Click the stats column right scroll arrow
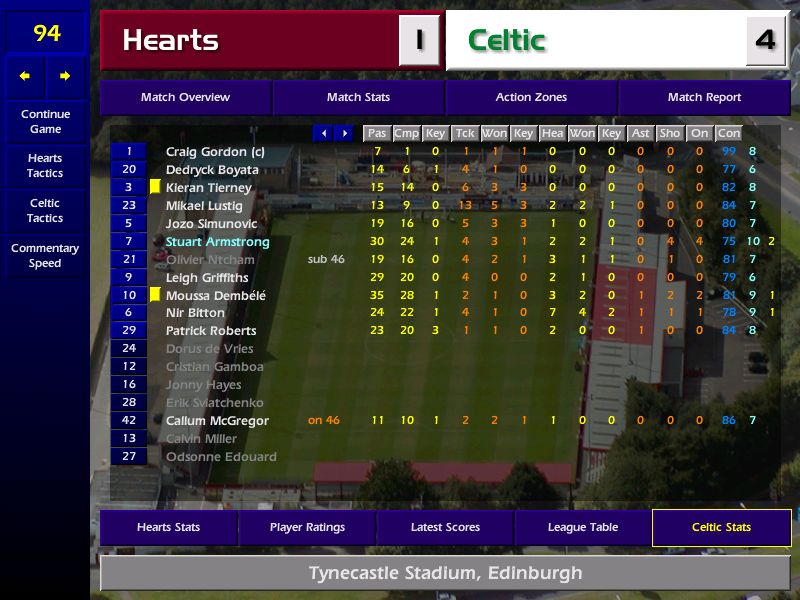This screenshot has width=800, height=600. 344,133
